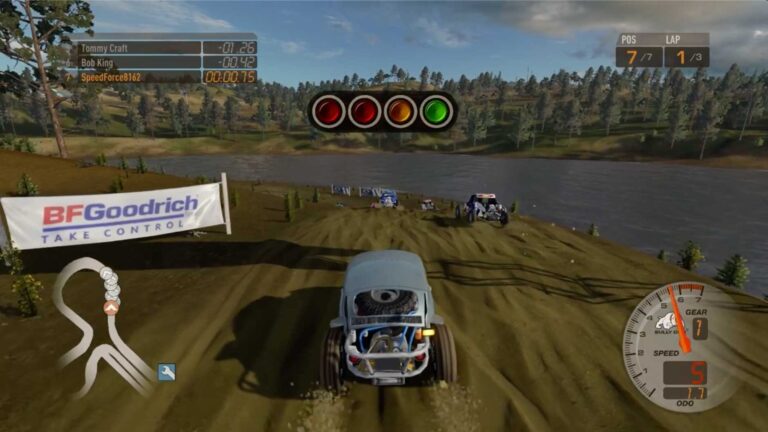Select the wrench repair icon

click(166, 372)
